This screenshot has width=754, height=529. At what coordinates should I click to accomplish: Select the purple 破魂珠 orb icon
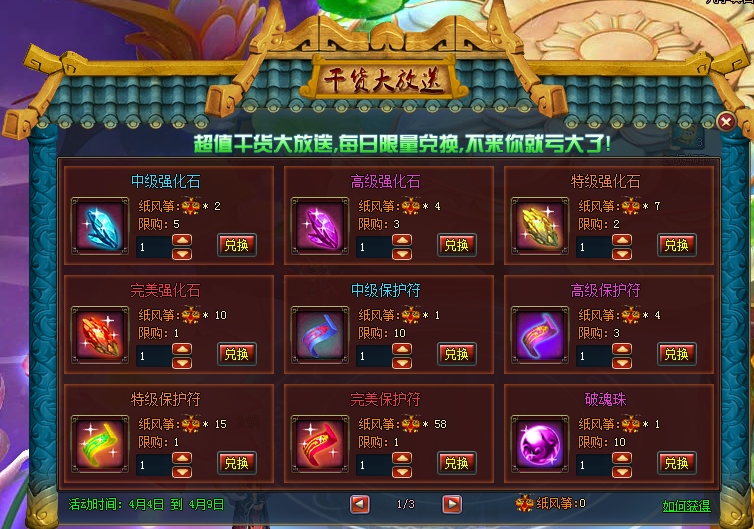pos(537,443)
